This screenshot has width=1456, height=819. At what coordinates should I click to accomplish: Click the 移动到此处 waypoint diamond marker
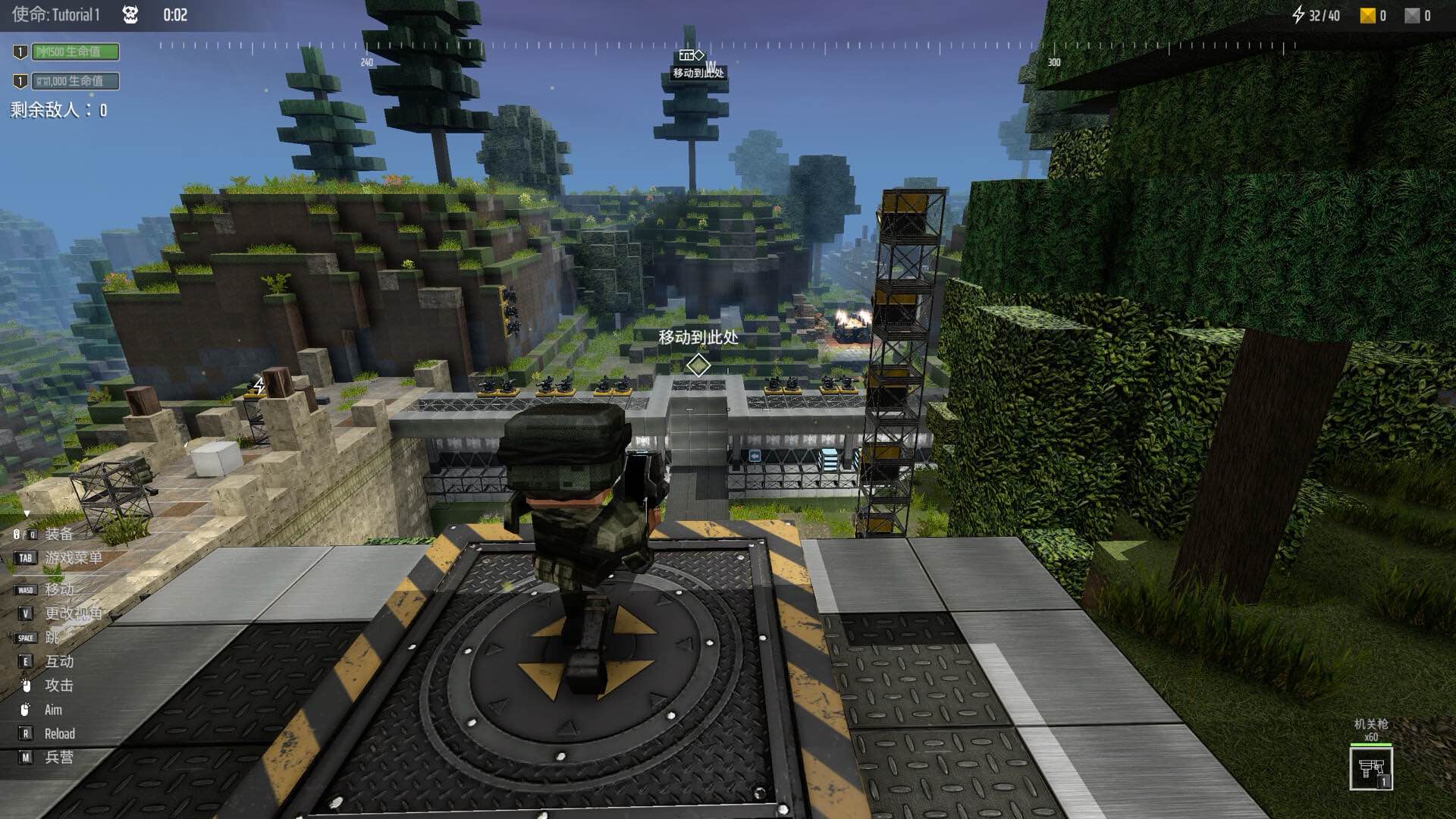(x=697, y=364)
